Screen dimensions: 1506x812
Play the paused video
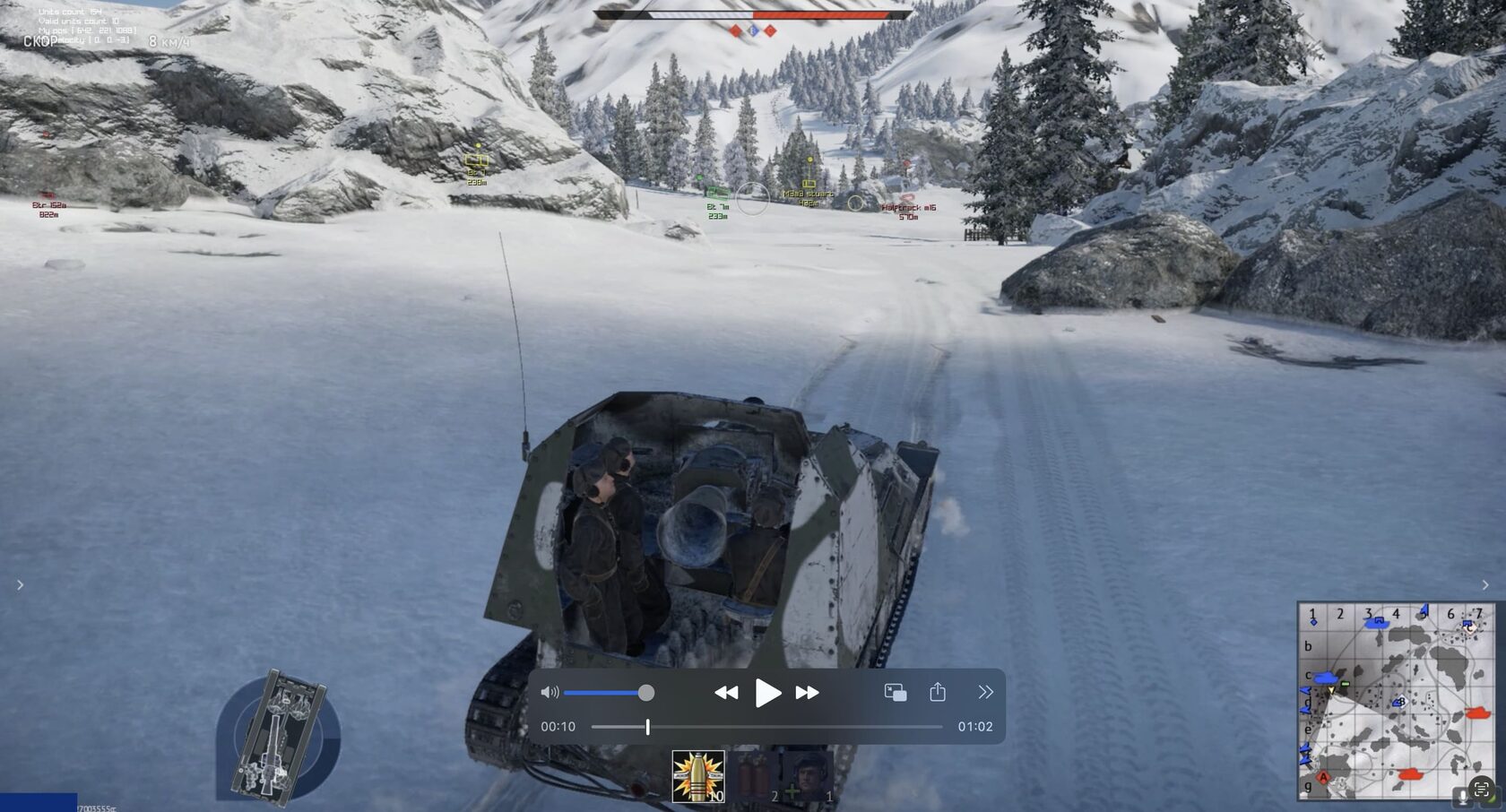[767, 693]
